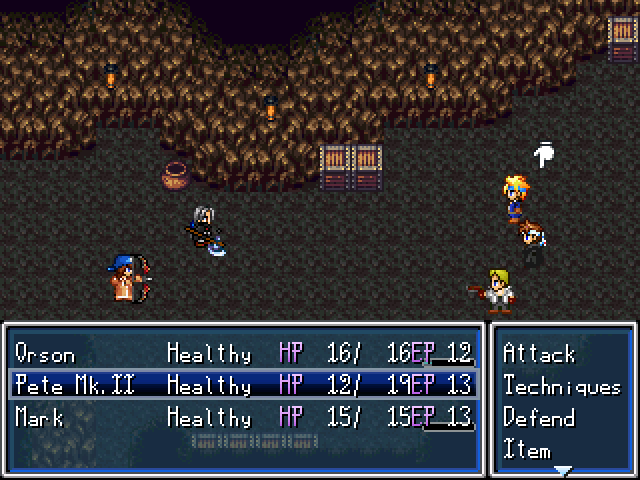Open the Item command
This screenshot has width=640, height=480.
point(526,448)
